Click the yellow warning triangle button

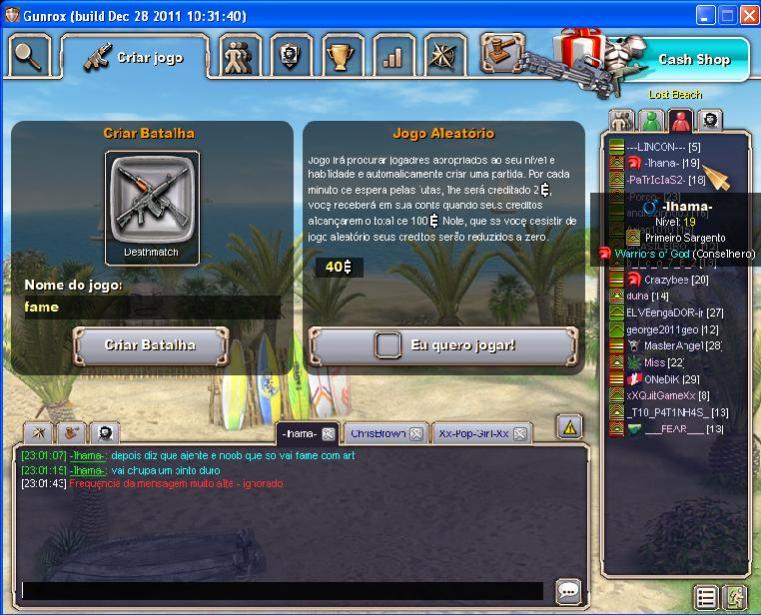click(569, 427)
